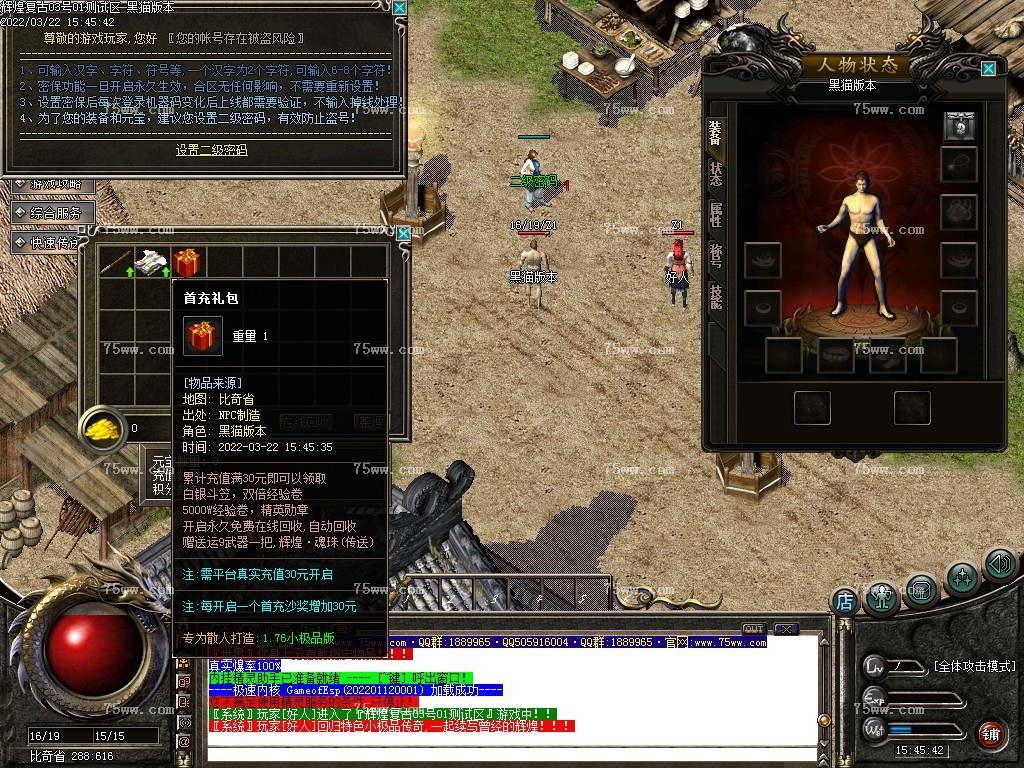The width and height of the screenshot is (1024, 768).
Task: Click the gold coin pile icon
Action: (101, 428)
